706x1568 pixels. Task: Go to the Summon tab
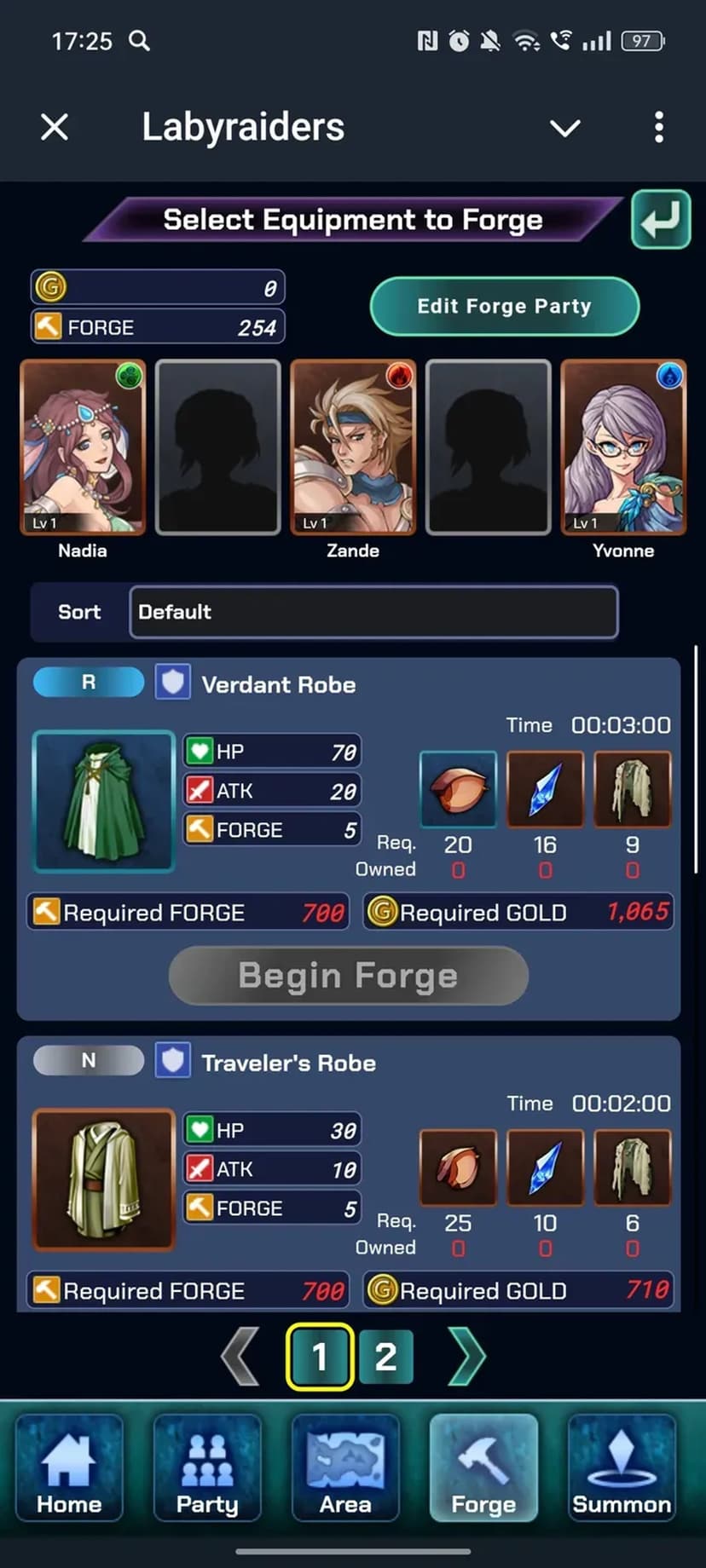(x=622, y=1467)
